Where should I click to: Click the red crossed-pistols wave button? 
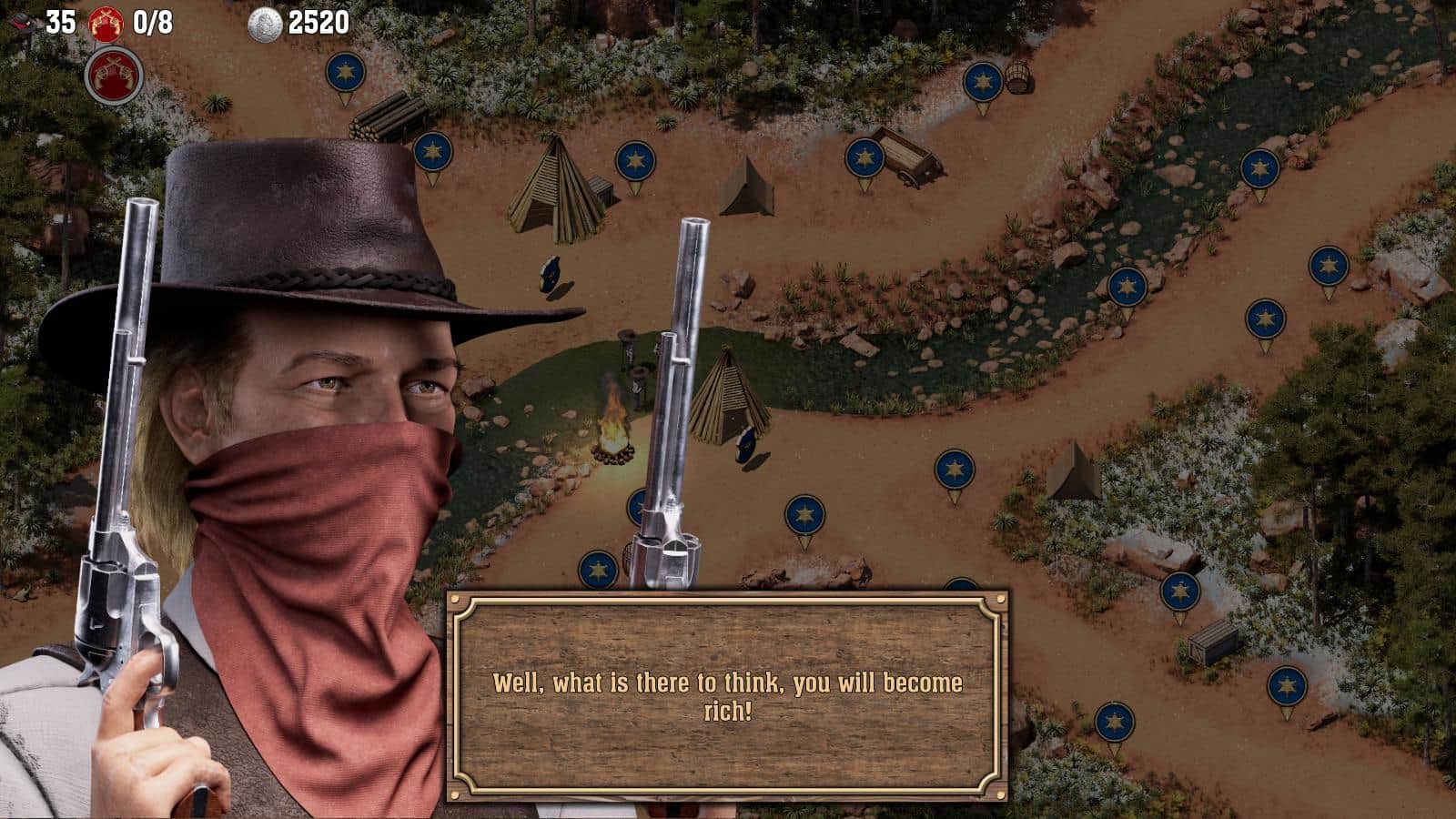tap(114, 75)
